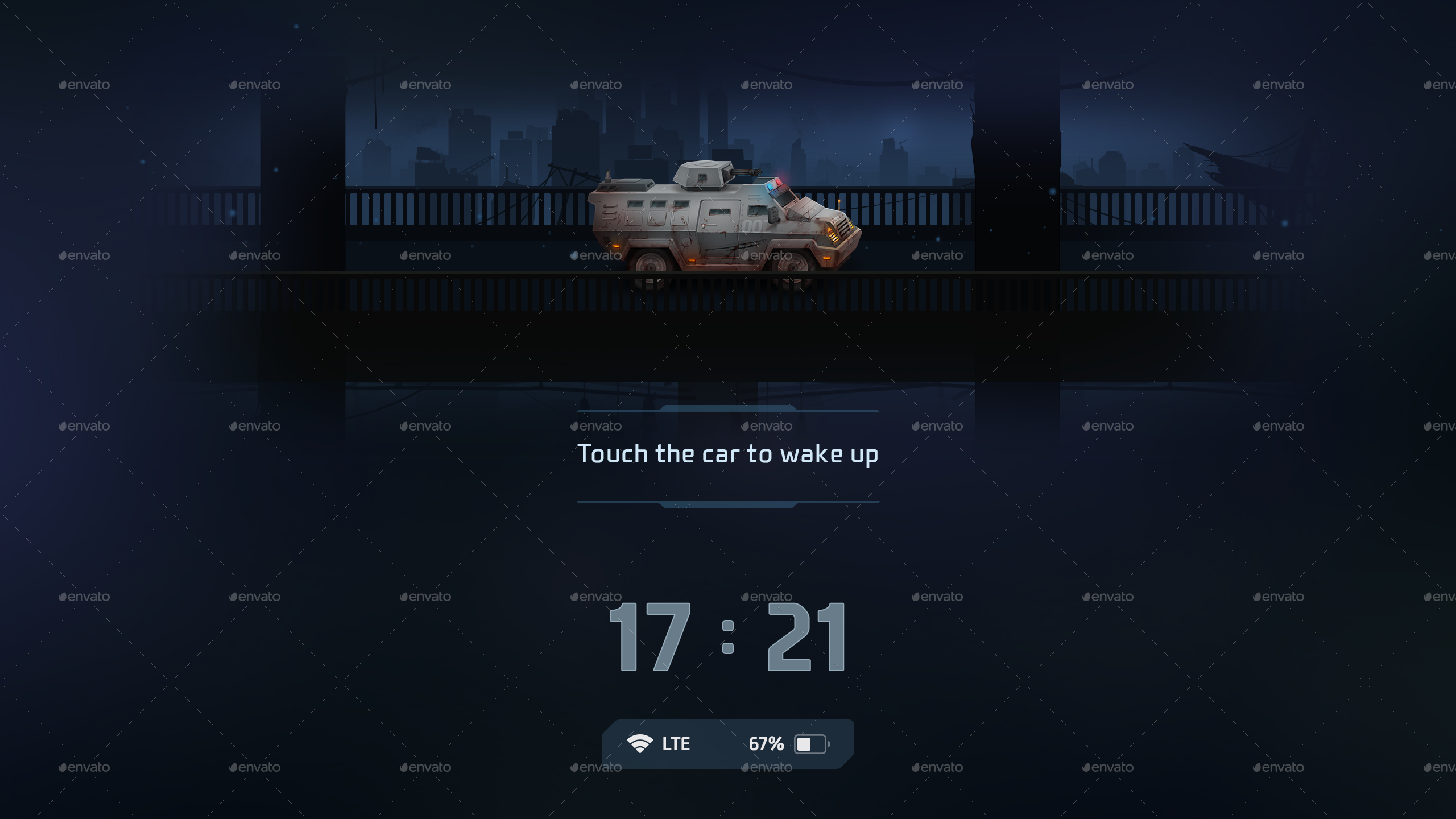
Task: Select the LTE network label
Action: pos(676,743)
